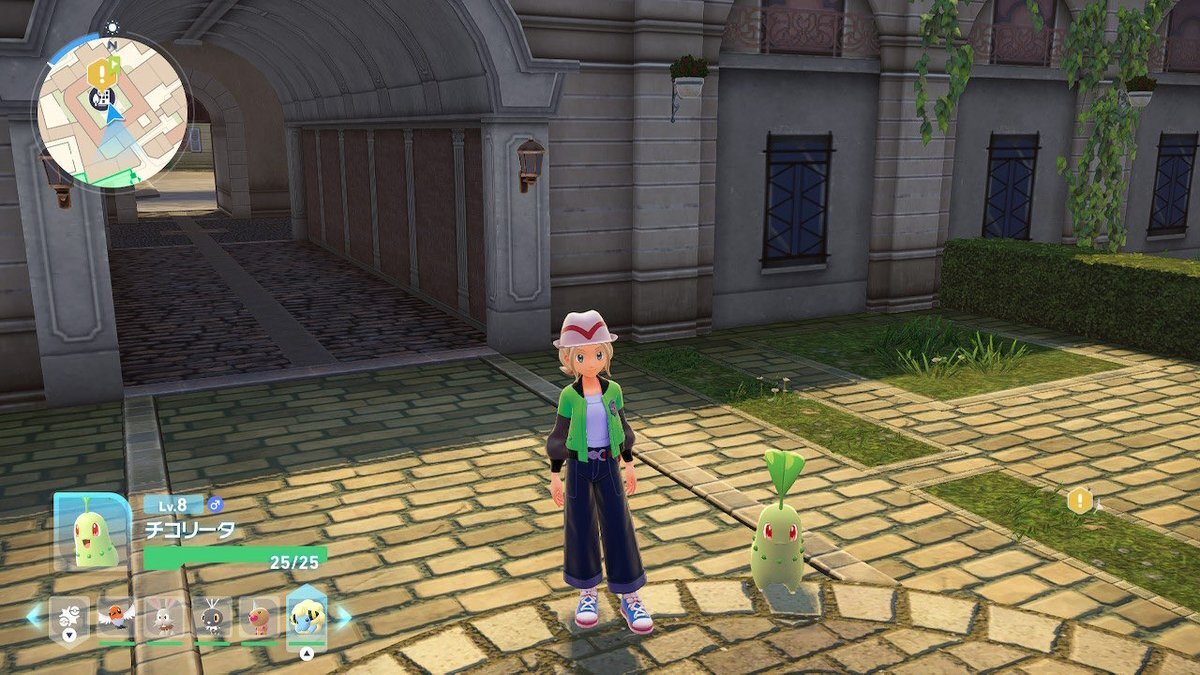Open the circular minimap
Screen dimensions: 1200x675
click(111, 111)
